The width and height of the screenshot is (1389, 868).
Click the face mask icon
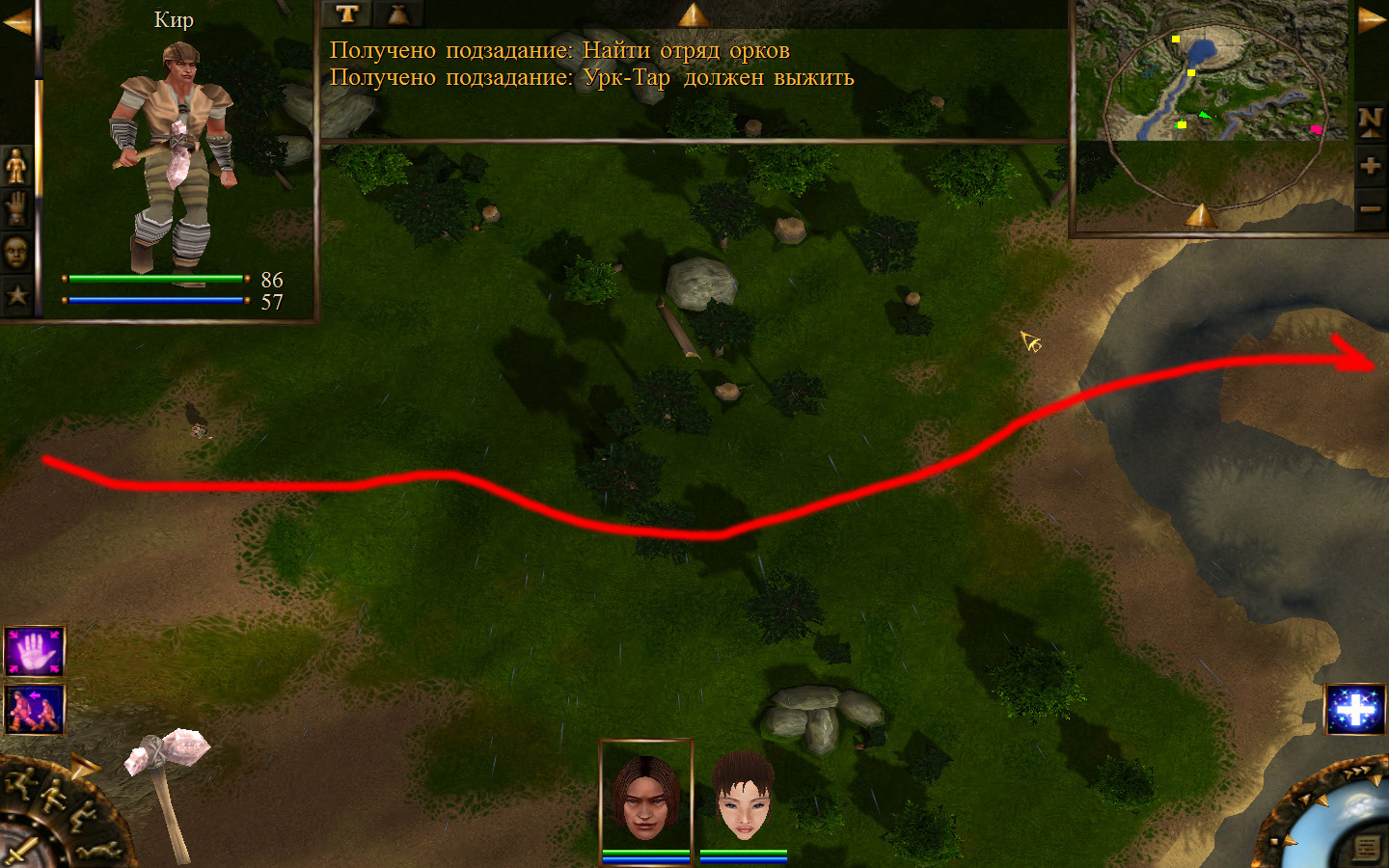tap(16, 253)
